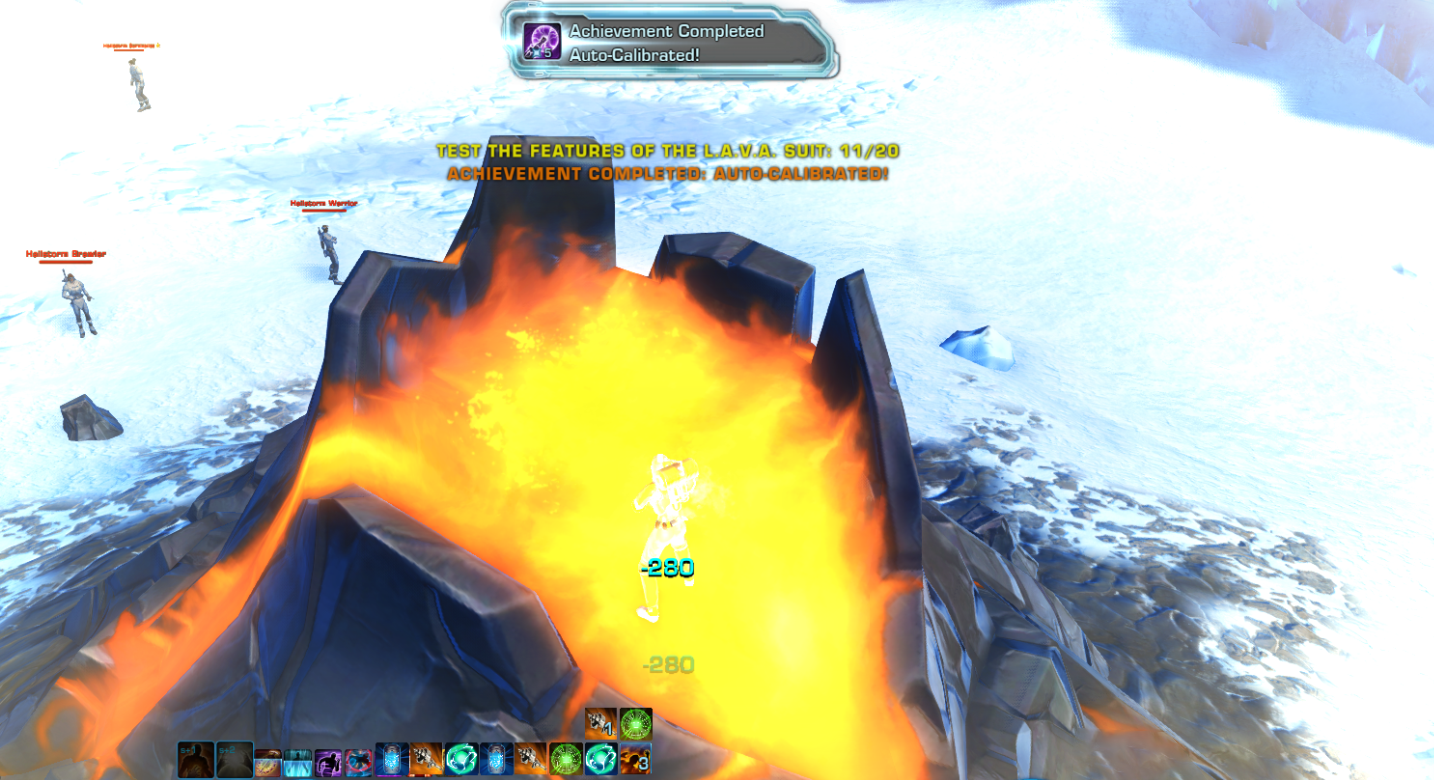This screenshot has height=780, width=1434.
Task: Click the green swirling sphere ability
Action: click(x=462, y=759)
